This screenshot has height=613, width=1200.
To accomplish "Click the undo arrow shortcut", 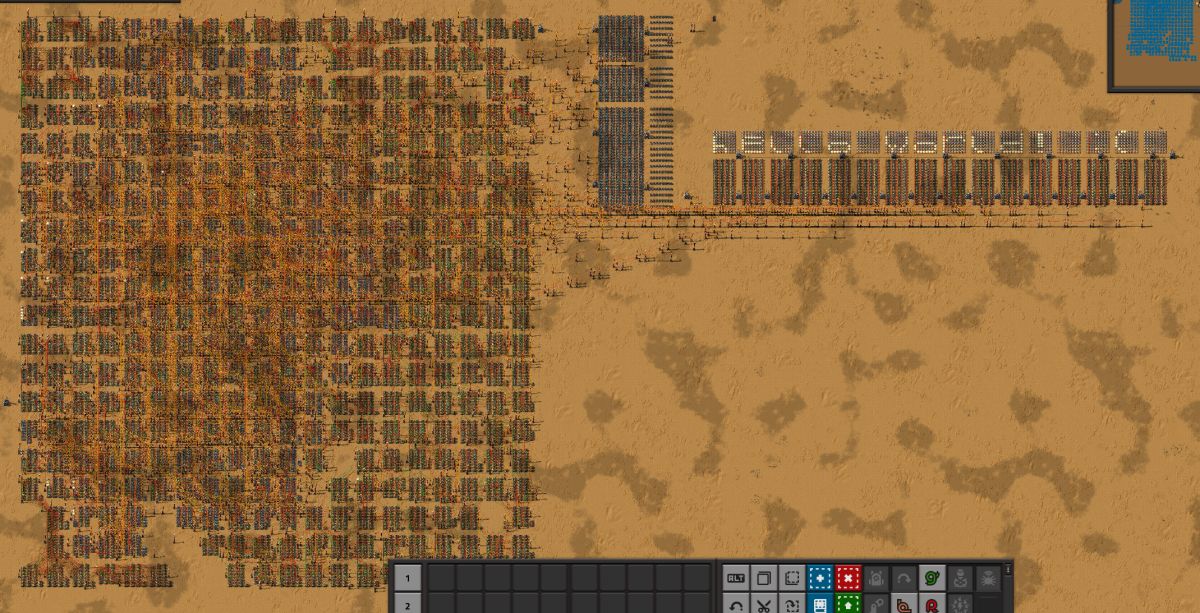I will click(735, 605).
